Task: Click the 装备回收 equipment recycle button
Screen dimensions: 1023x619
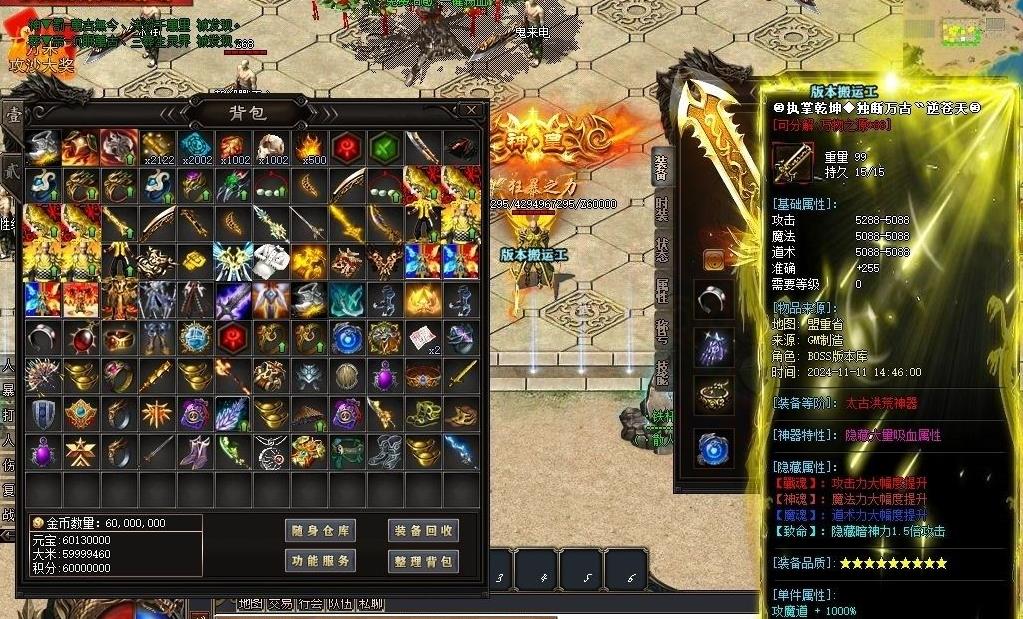Action: coord(423,530)
